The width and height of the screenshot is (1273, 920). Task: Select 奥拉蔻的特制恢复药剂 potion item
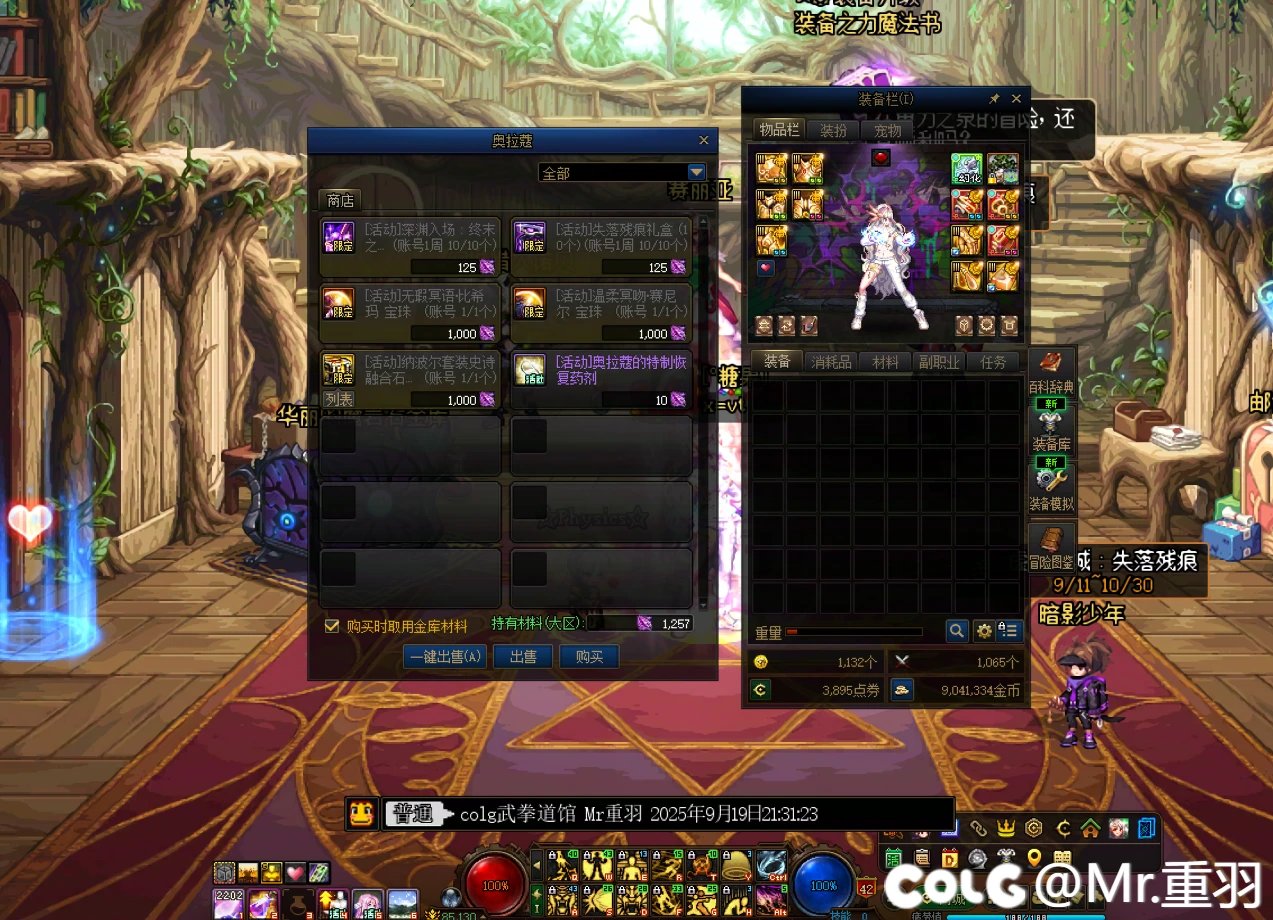coord(600,378)
